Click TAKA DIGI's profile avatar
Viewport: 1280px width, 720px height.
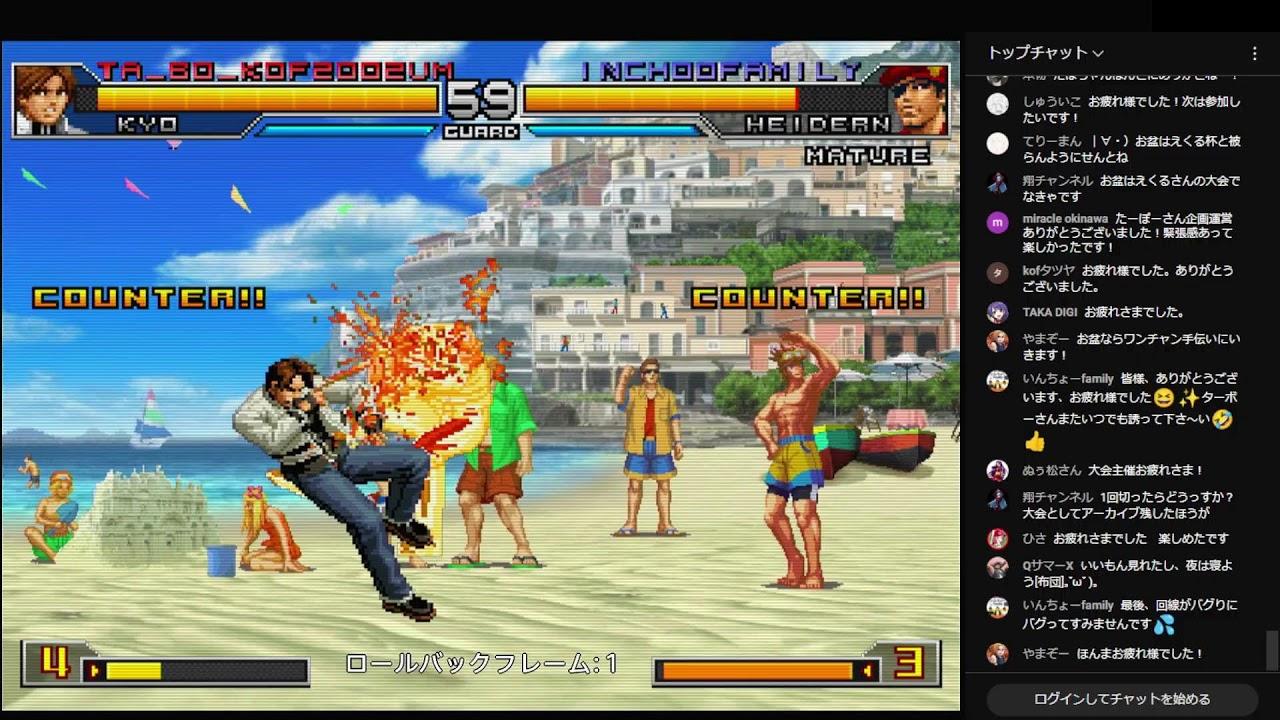pyautogui.click(x=997, y=312)
